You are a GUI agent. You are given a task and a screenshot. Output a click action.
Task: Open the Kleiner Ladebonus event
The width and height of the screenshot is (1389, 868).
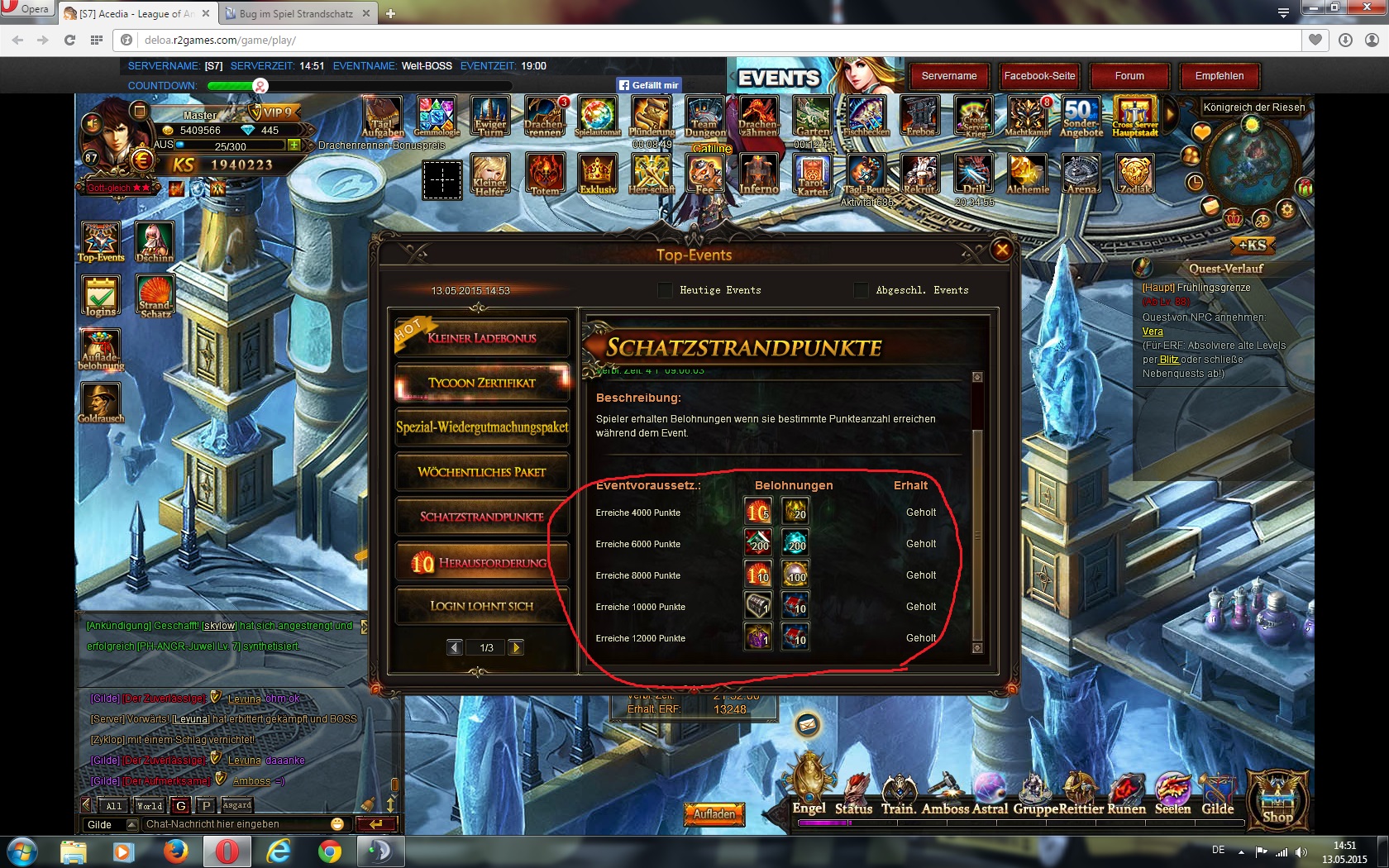[x=482, y=338]
